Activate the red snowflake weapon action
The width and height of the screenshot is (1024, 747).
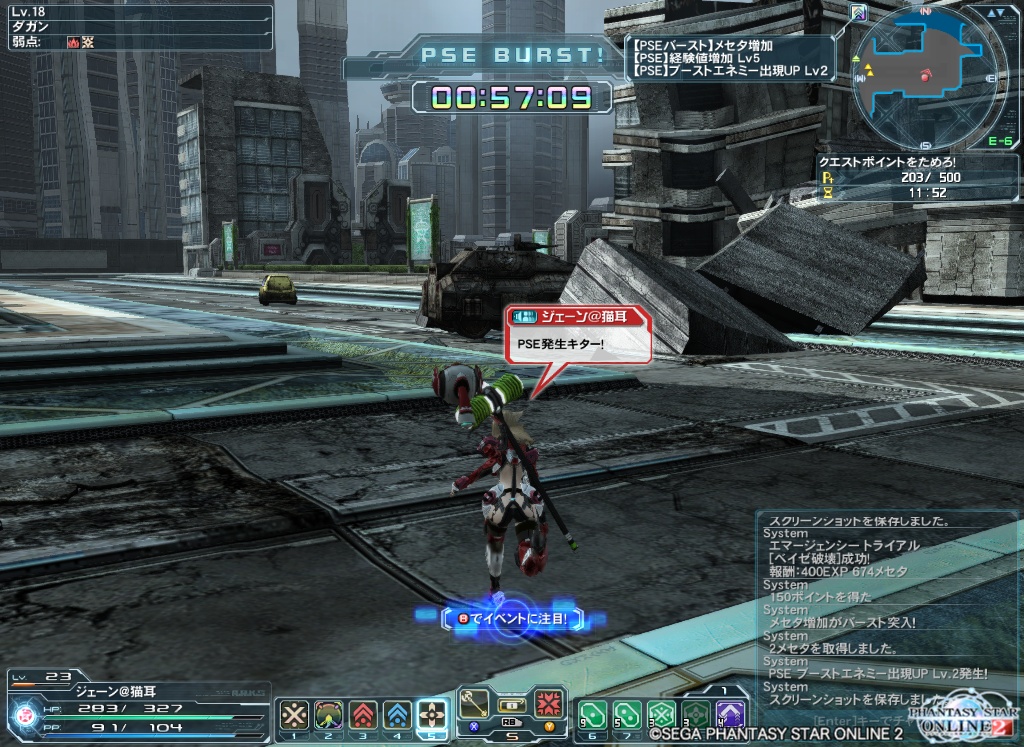click(x=548, y=701)
